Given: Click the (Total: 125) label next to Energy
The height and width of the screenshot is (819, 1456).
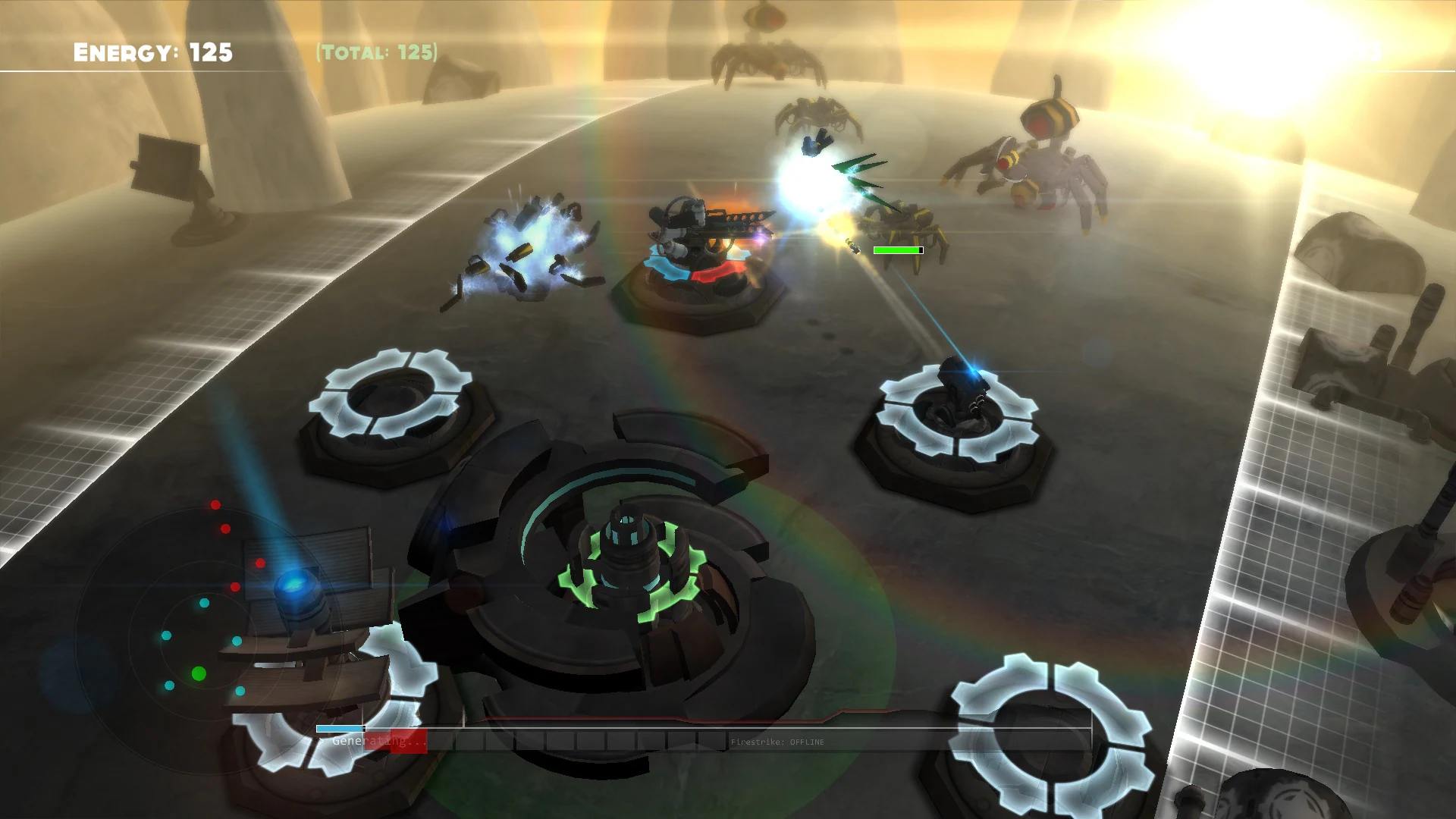Looking at the screenshot, I should coord(376,53).
